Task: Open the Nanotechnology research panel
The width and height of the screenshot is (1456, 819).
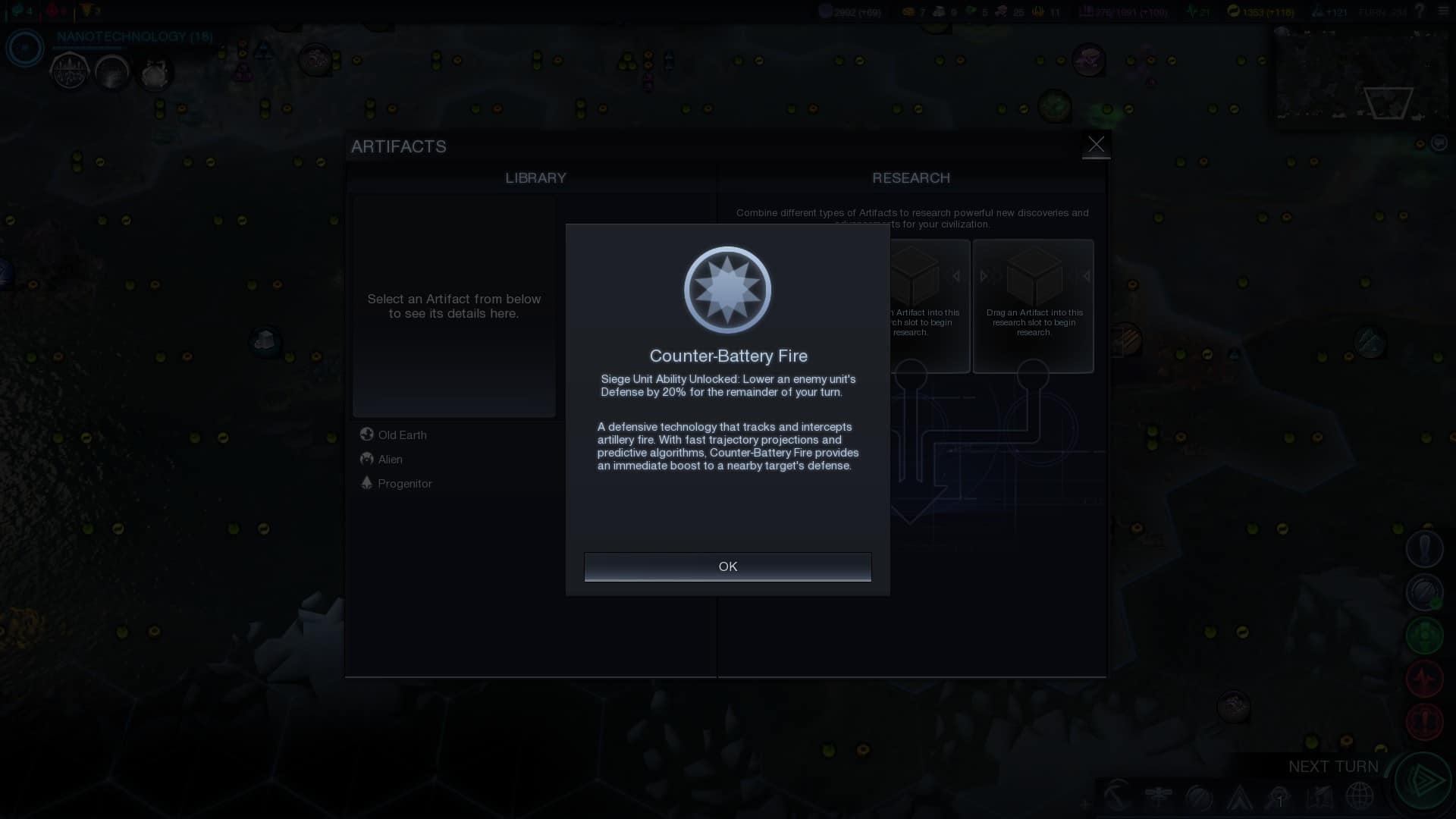Action: (x=134, y=36)
